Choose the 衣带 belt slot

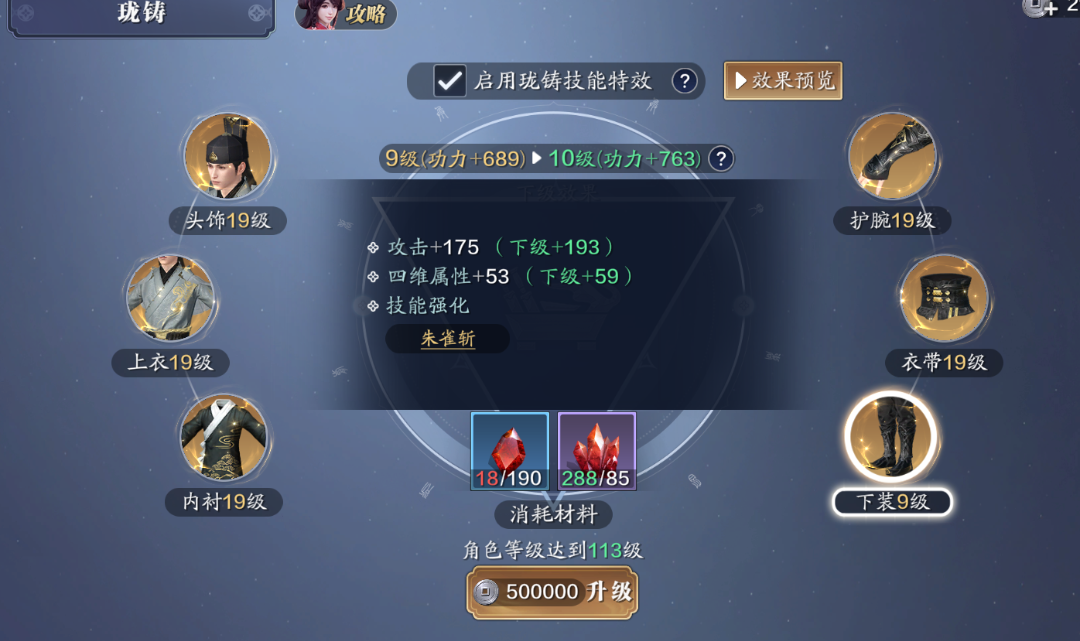point(944,298)
